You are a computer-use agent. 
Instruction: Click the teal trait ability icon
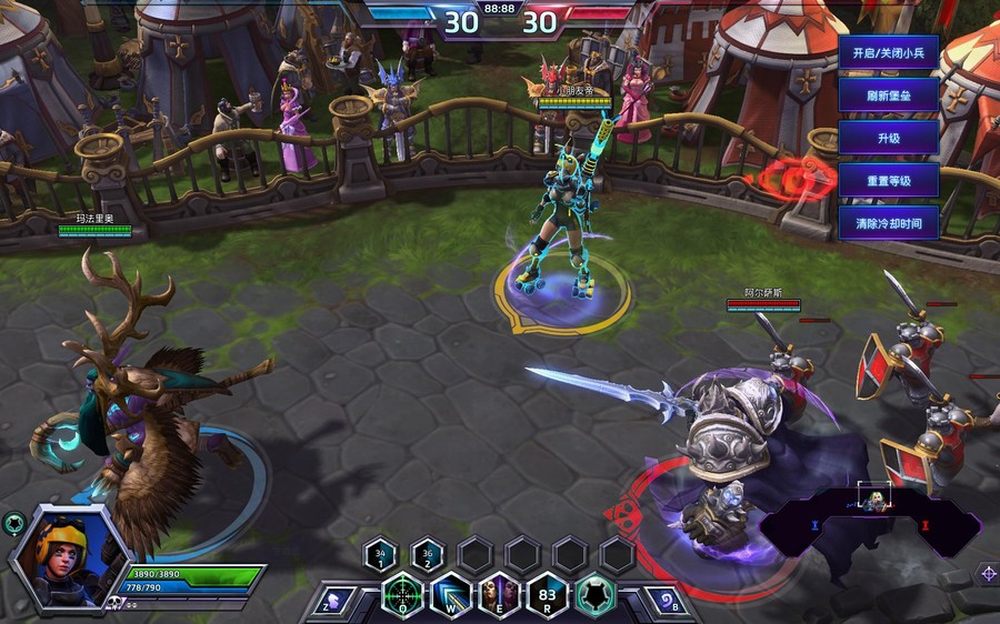click(x=595, y=596)
